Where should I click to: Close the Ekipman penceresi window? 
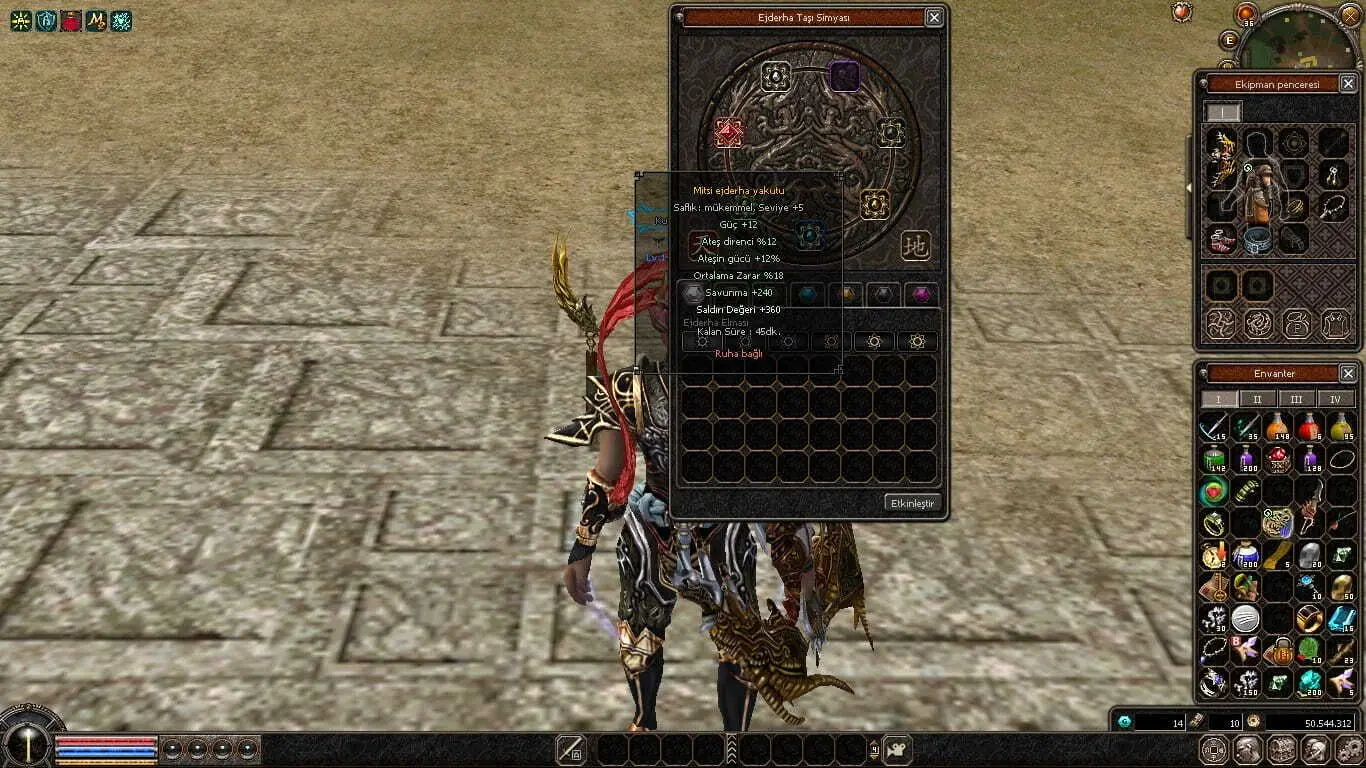(1347, 84)
